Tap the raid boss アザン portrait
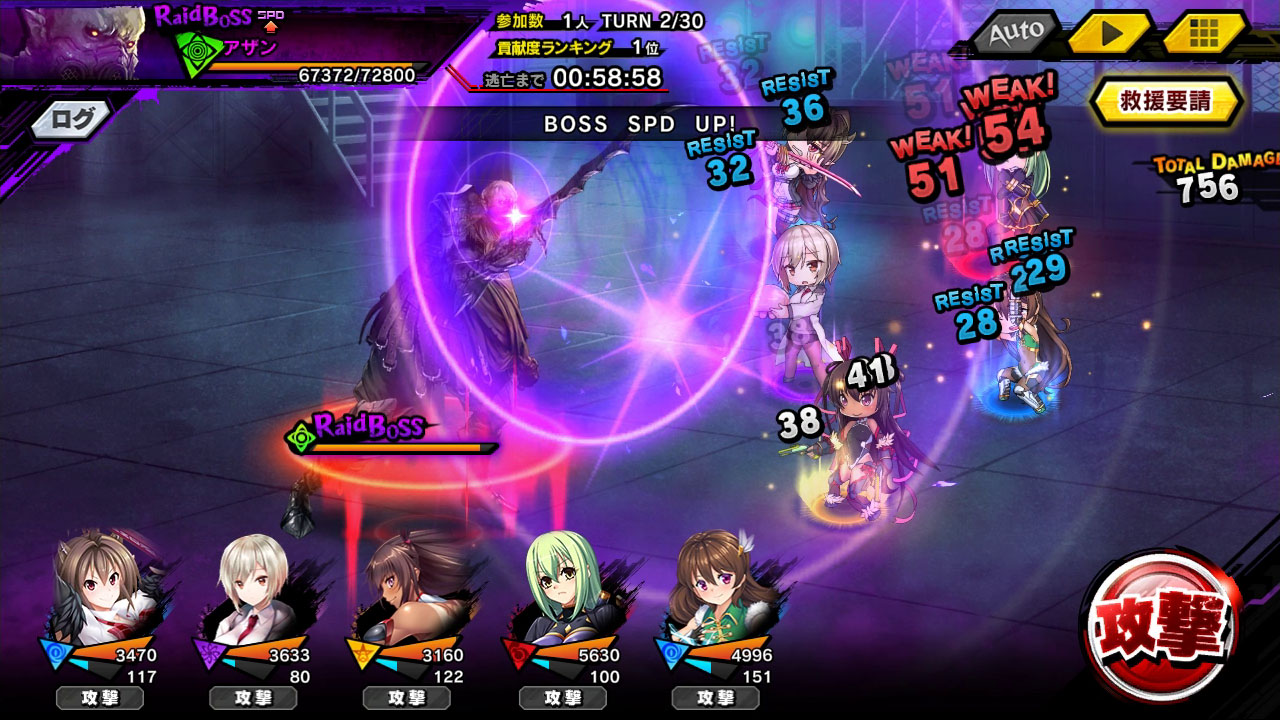Screen dimensions: 1280x720 click(72, 40)
